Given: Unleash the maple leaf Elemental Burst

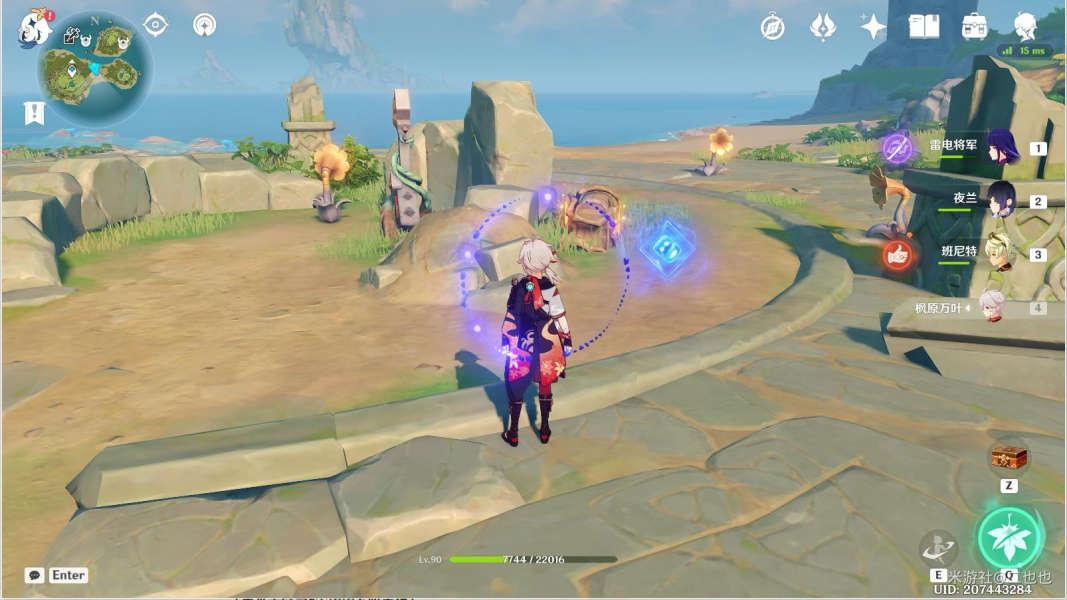Looking at the screenshot, I should [x=1010, y=537].
